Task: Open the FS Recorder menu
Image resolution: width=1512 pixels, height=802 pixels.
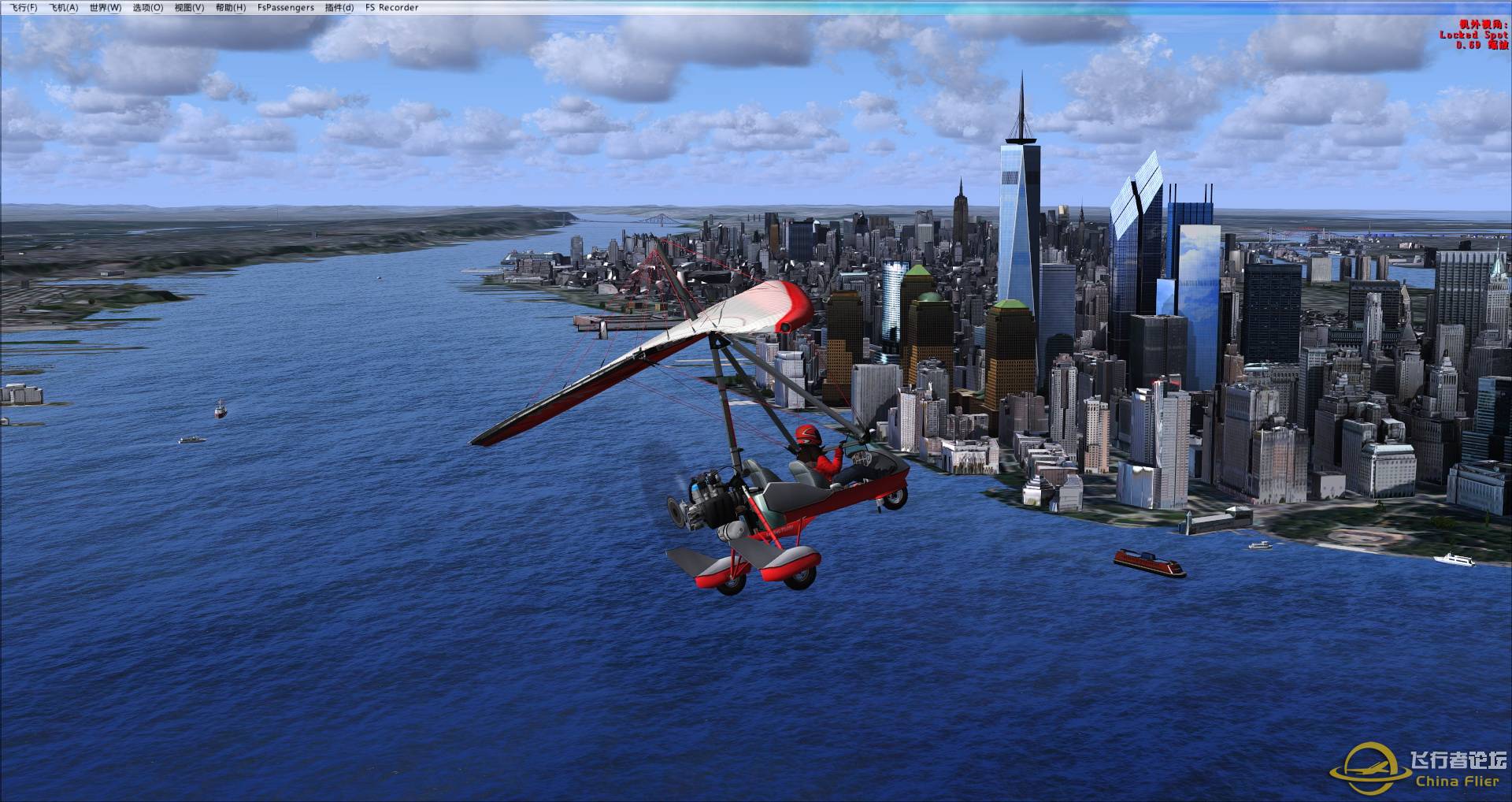Action: (x=392, y=8)
